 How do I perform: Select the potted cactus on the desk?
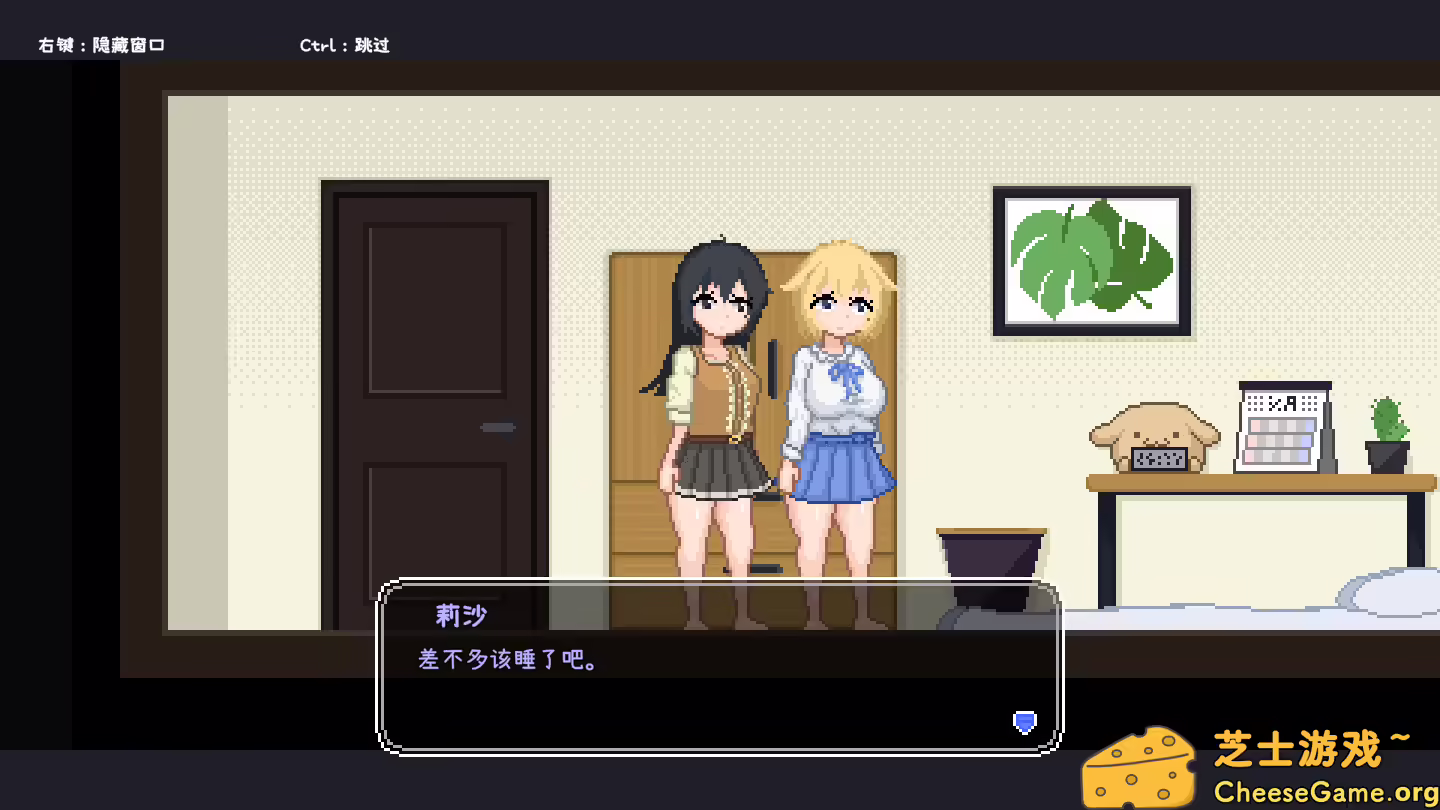click(x=1388, y=429)
